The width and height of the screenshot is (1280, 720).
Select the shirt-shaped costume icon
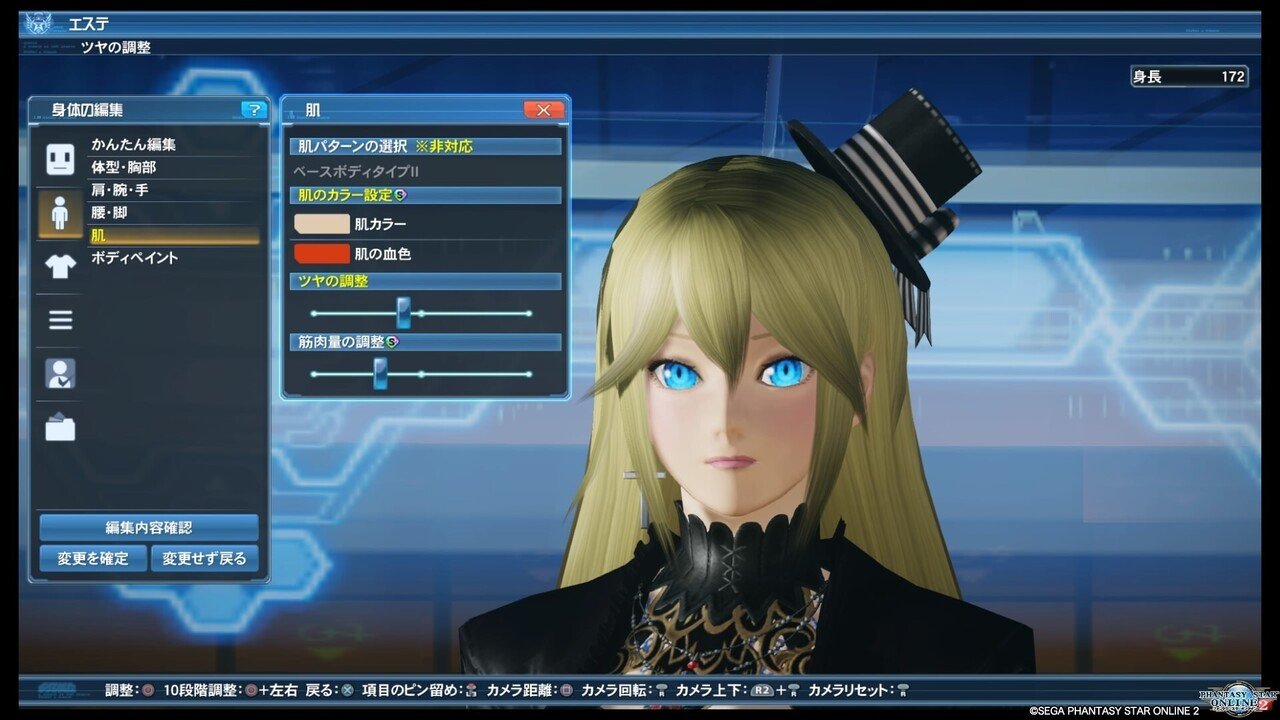coord(58,267)
